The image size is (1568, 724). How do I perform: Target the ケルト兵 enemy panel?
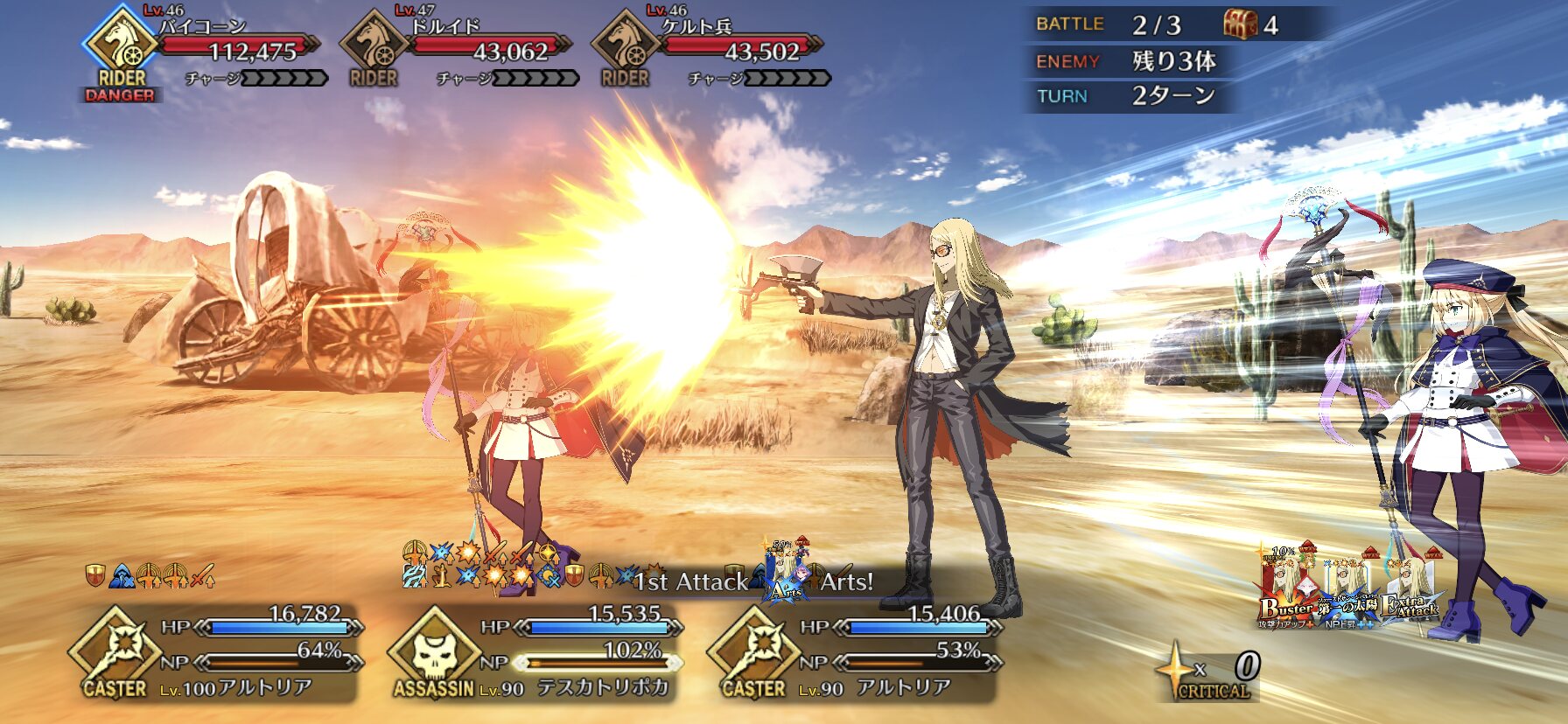click(x=709, y=52)
